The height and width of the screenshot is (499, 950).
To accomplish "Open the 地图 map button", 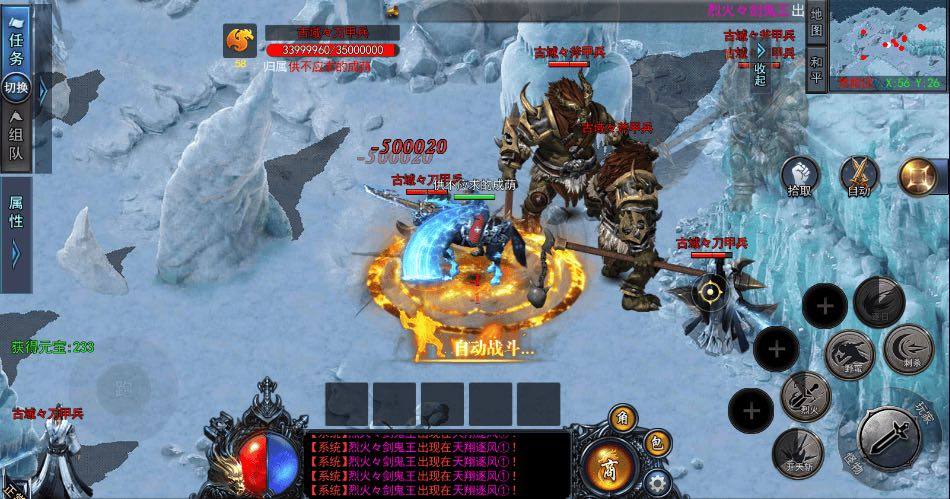I will [816, 23].
